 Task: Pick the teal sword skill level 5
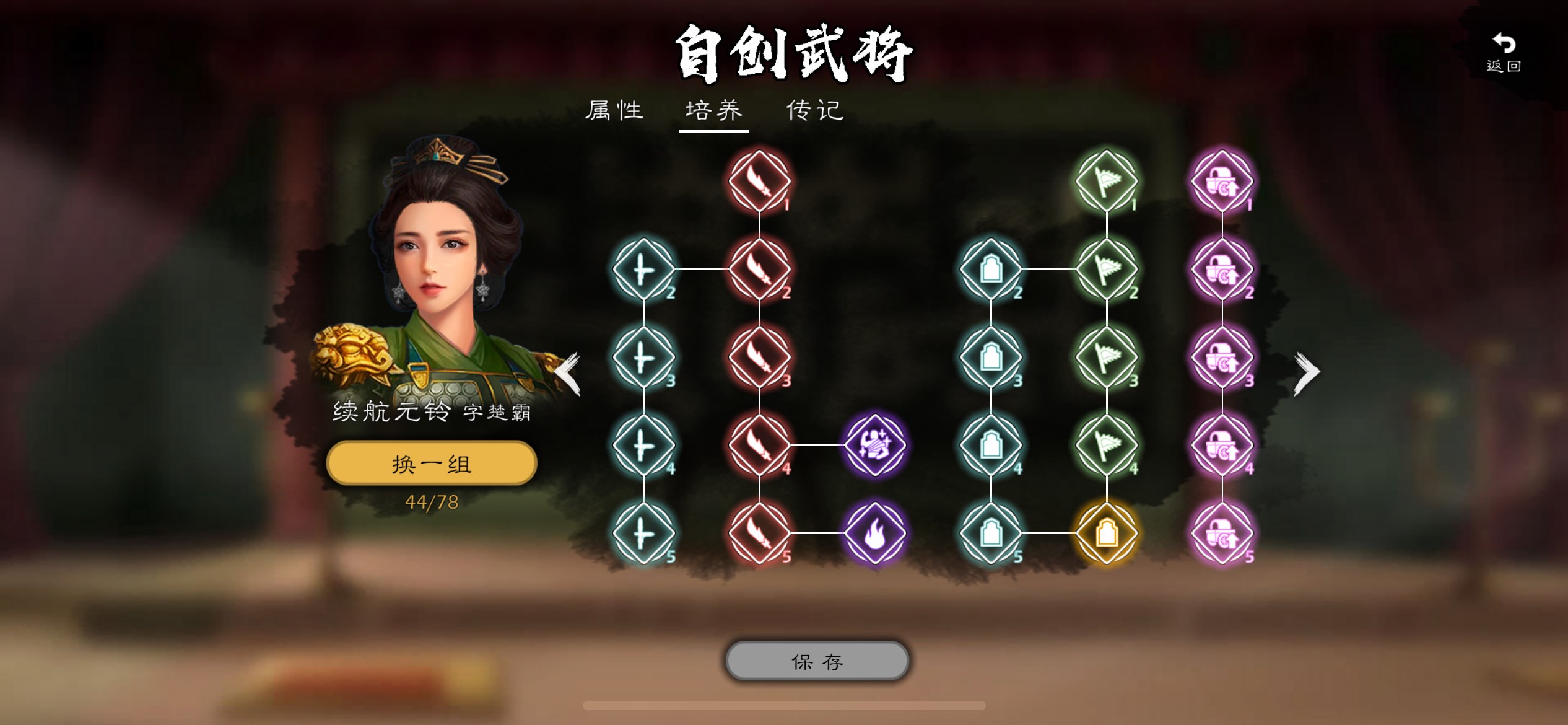(643, 534)
